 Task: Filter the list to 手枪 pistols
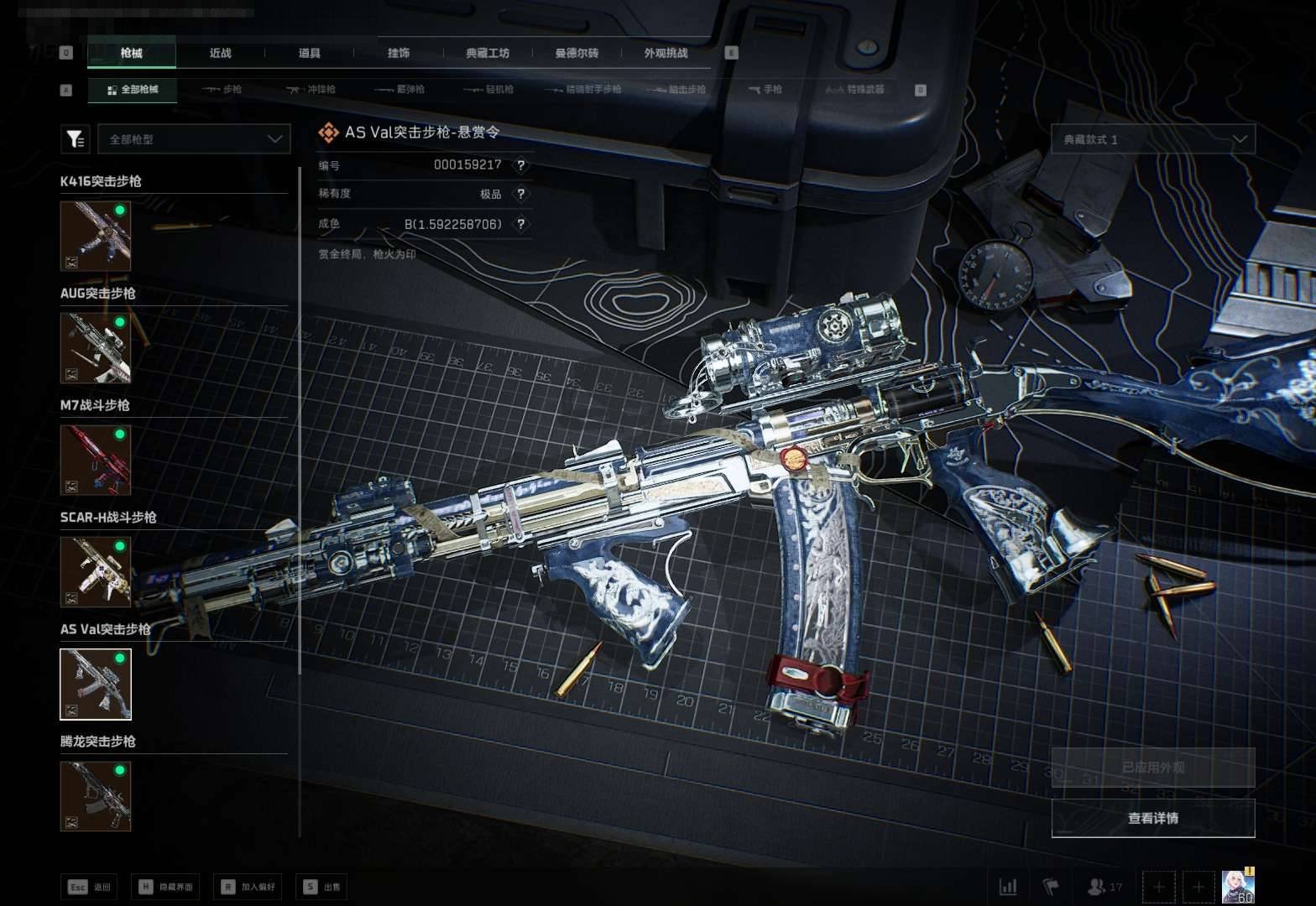tap(765, 89)
